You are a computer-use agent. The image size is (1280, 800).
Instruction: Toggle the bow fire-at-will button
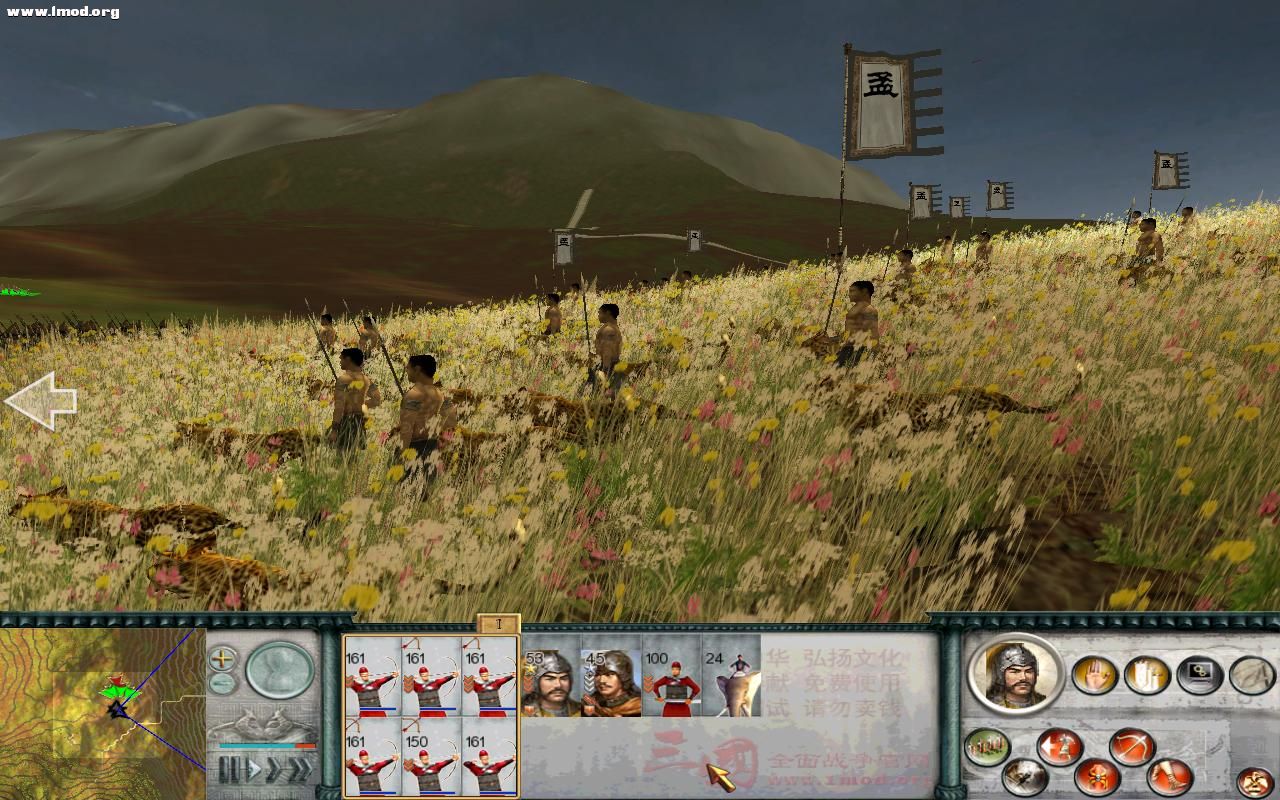click(1131, 747)
